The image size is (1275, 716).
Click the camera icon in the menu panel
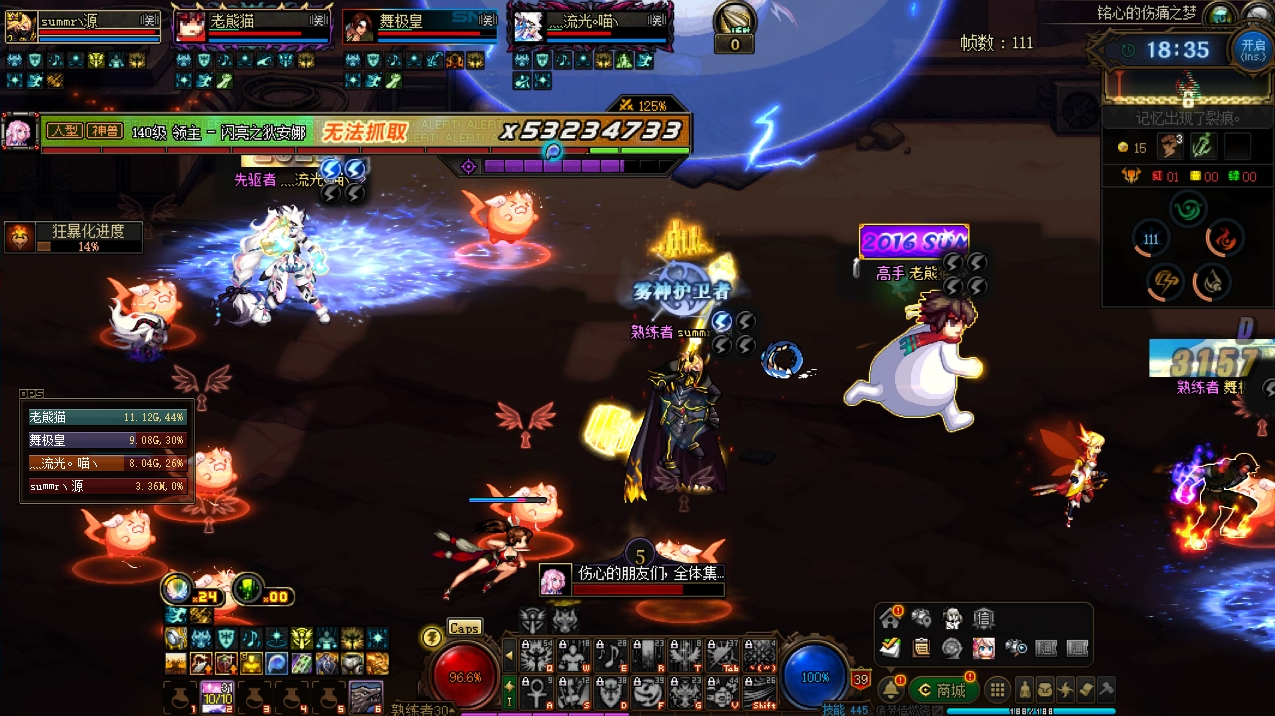coord(1015,647)
